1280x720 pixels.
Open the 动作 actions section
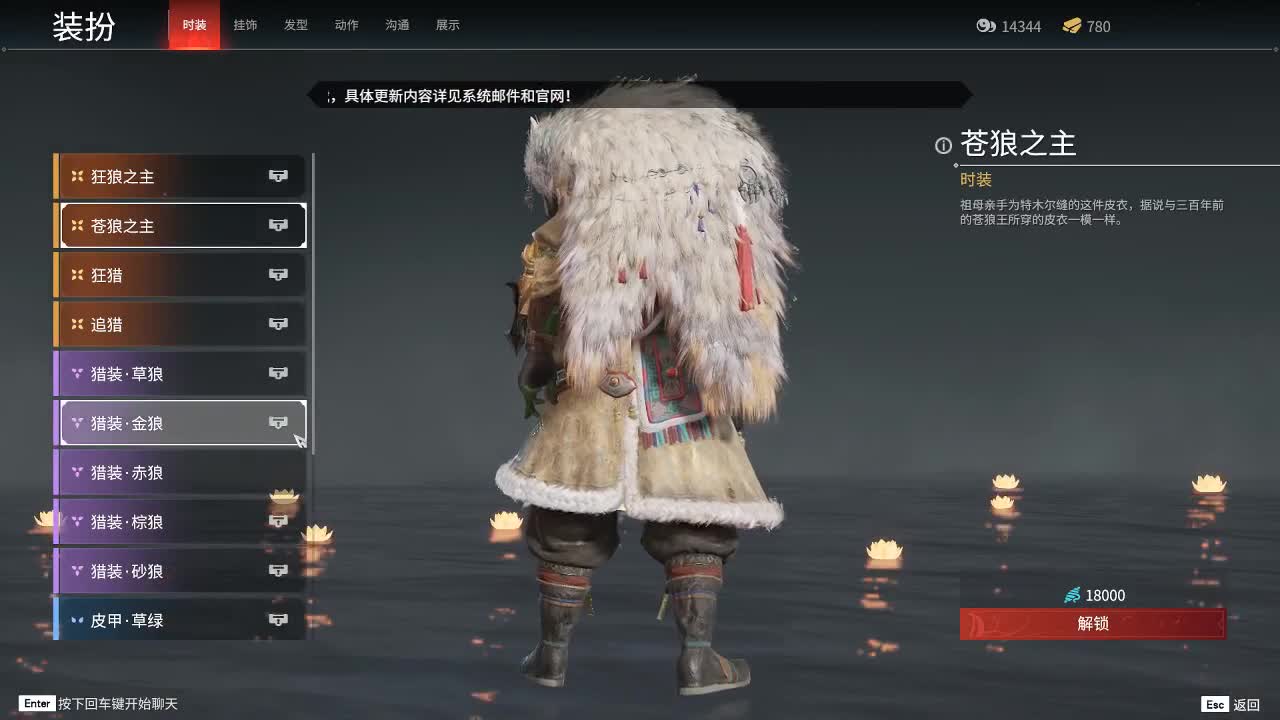click(346, 25)
